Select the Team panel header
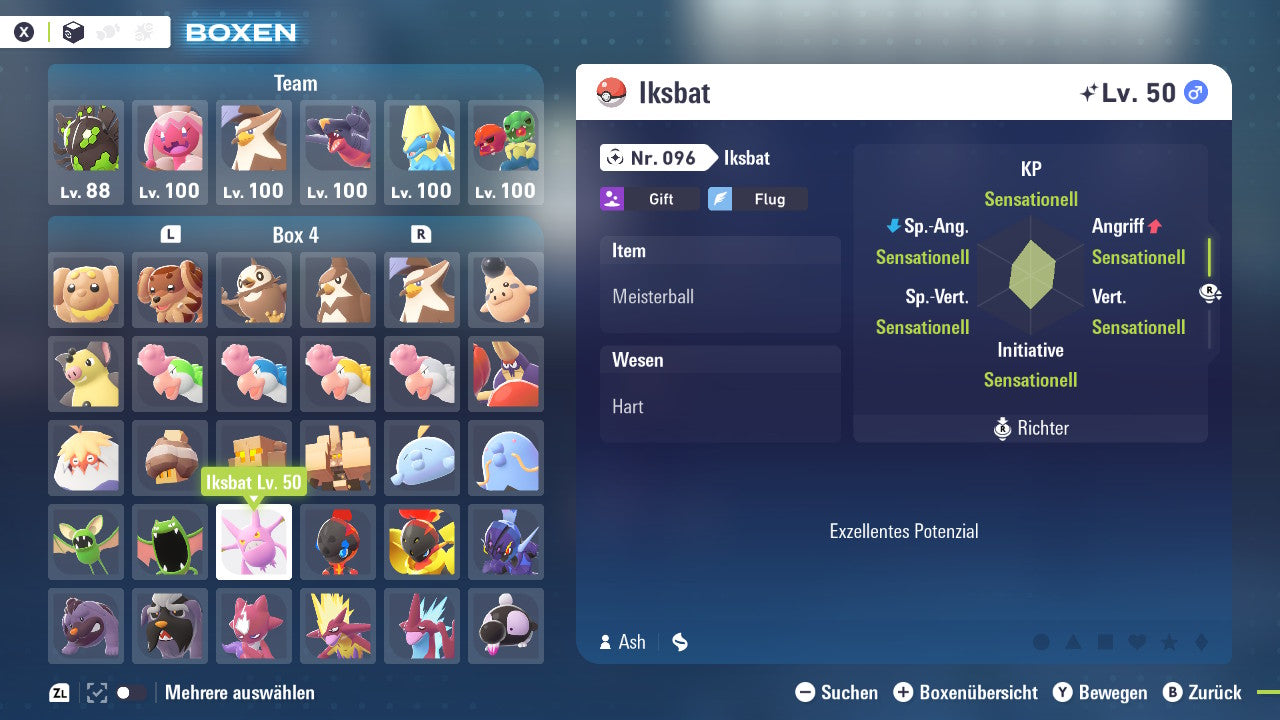Screen dimensions: 1280x720 click(295, 83)
